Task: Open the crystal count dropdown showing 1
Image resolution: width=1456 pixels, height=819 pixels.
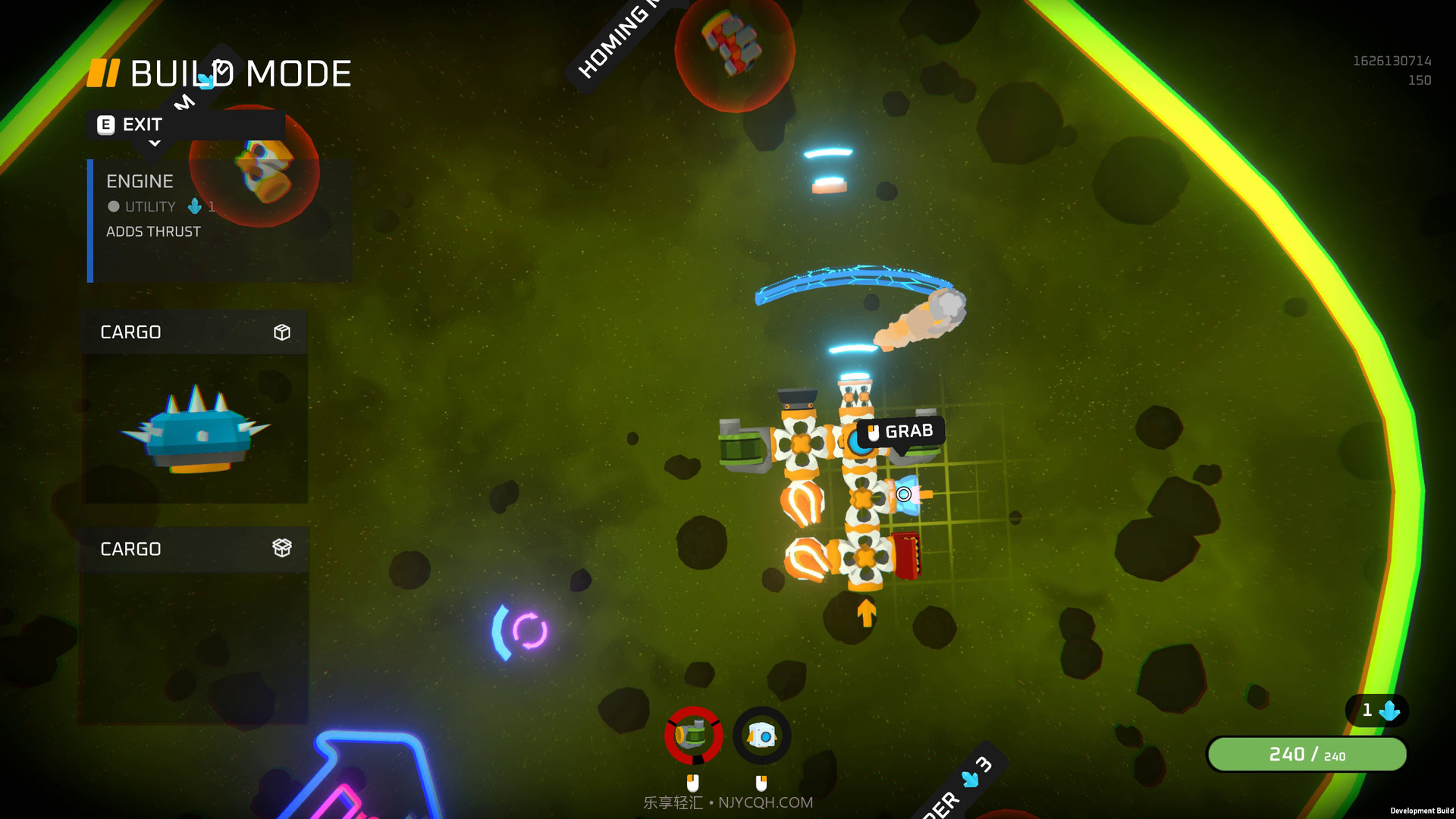Action: [1377, 711]
